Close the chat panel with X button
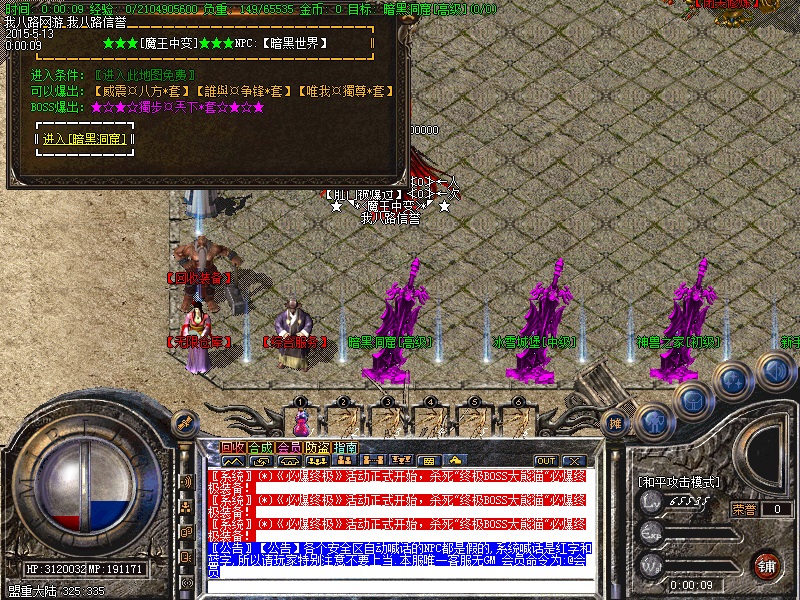 click(573, 460)
